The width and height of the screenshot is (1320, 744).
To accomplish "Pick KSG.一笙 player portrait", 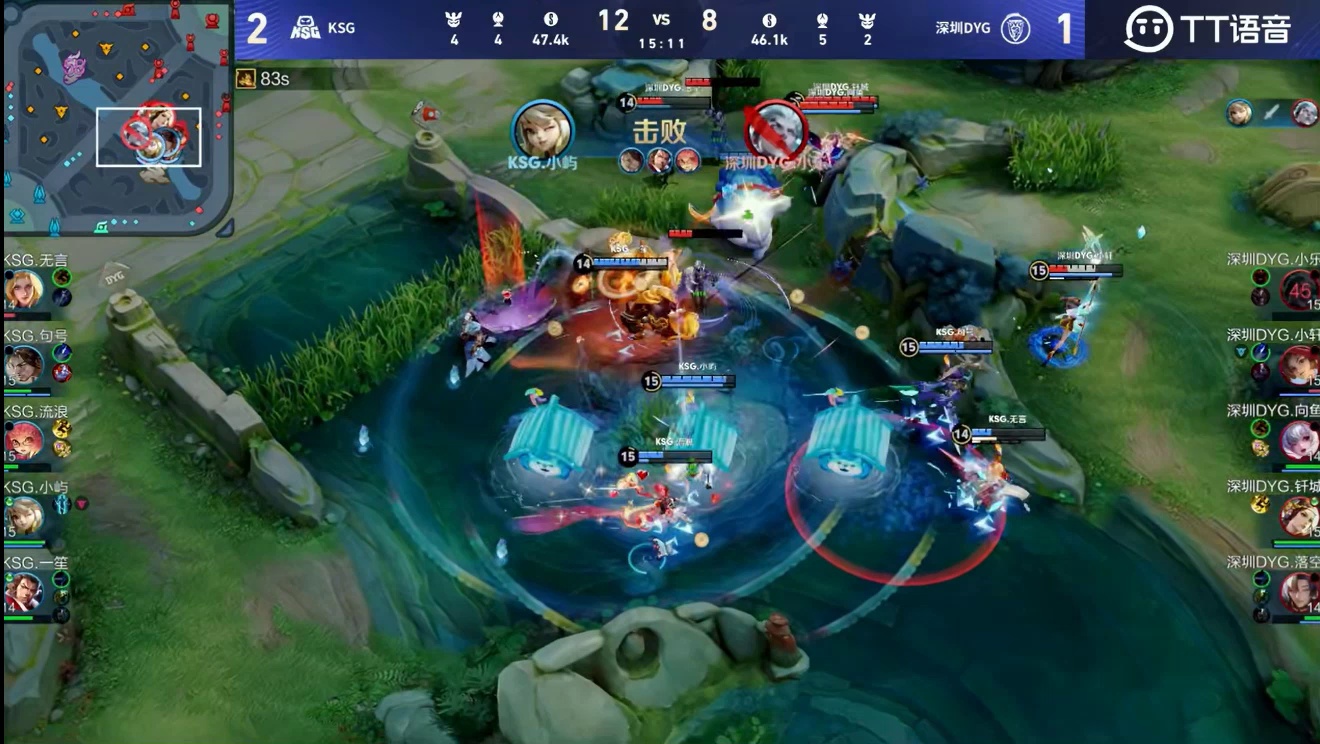I will click(x=24, y=592).
